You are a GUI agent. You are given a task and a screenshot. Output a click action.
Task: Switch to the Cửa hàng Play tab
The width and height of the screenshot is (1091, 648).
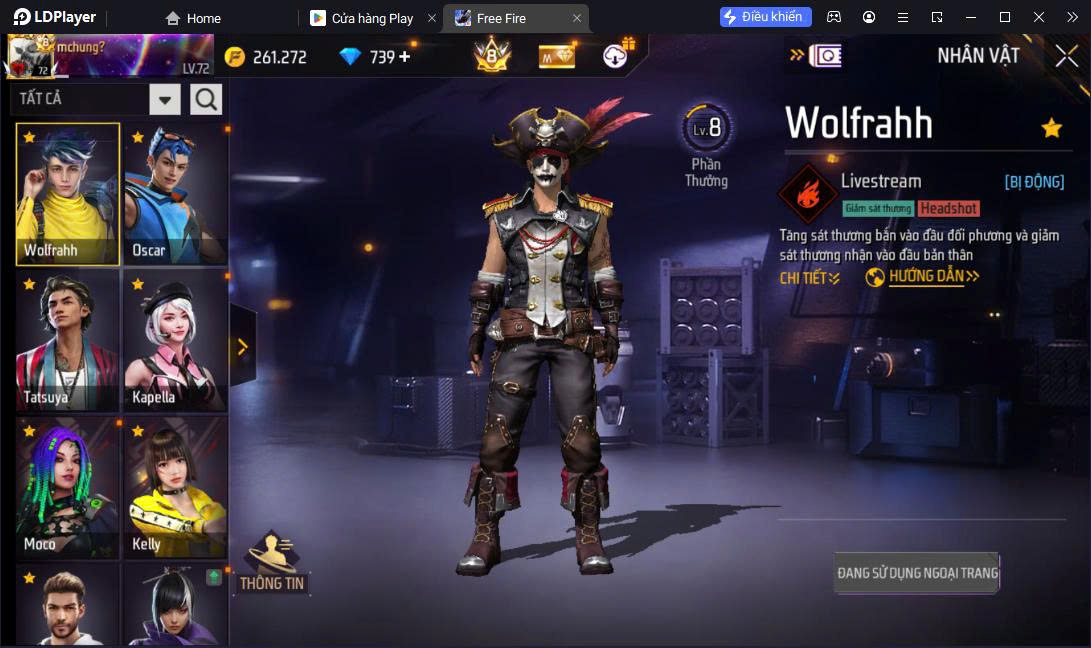click(x=371, y=18)
